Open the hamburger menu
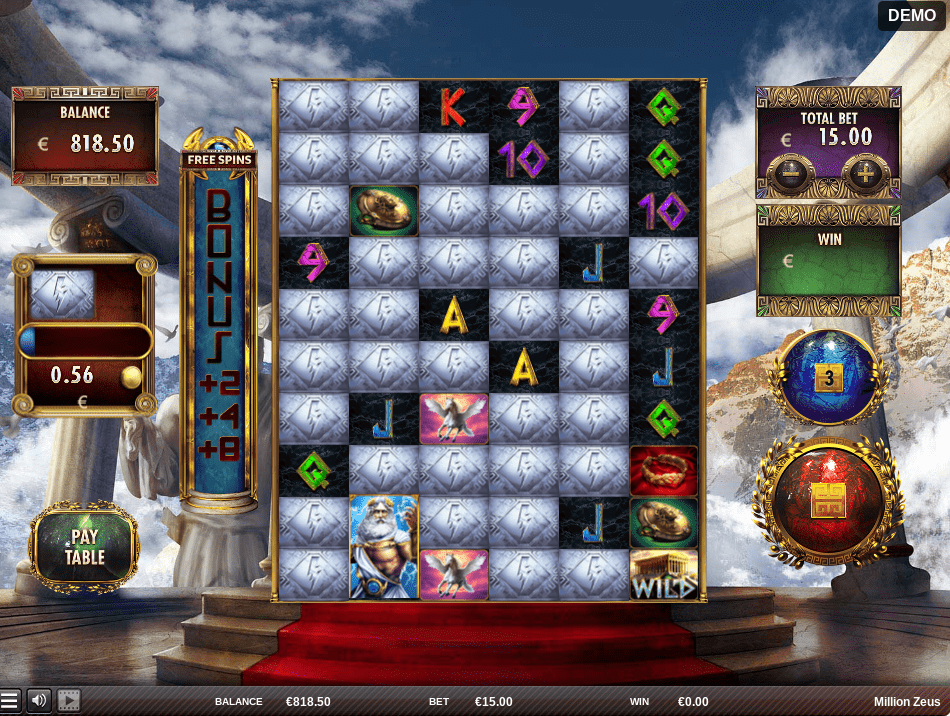950x716 pixels. [x=10, y=701]
